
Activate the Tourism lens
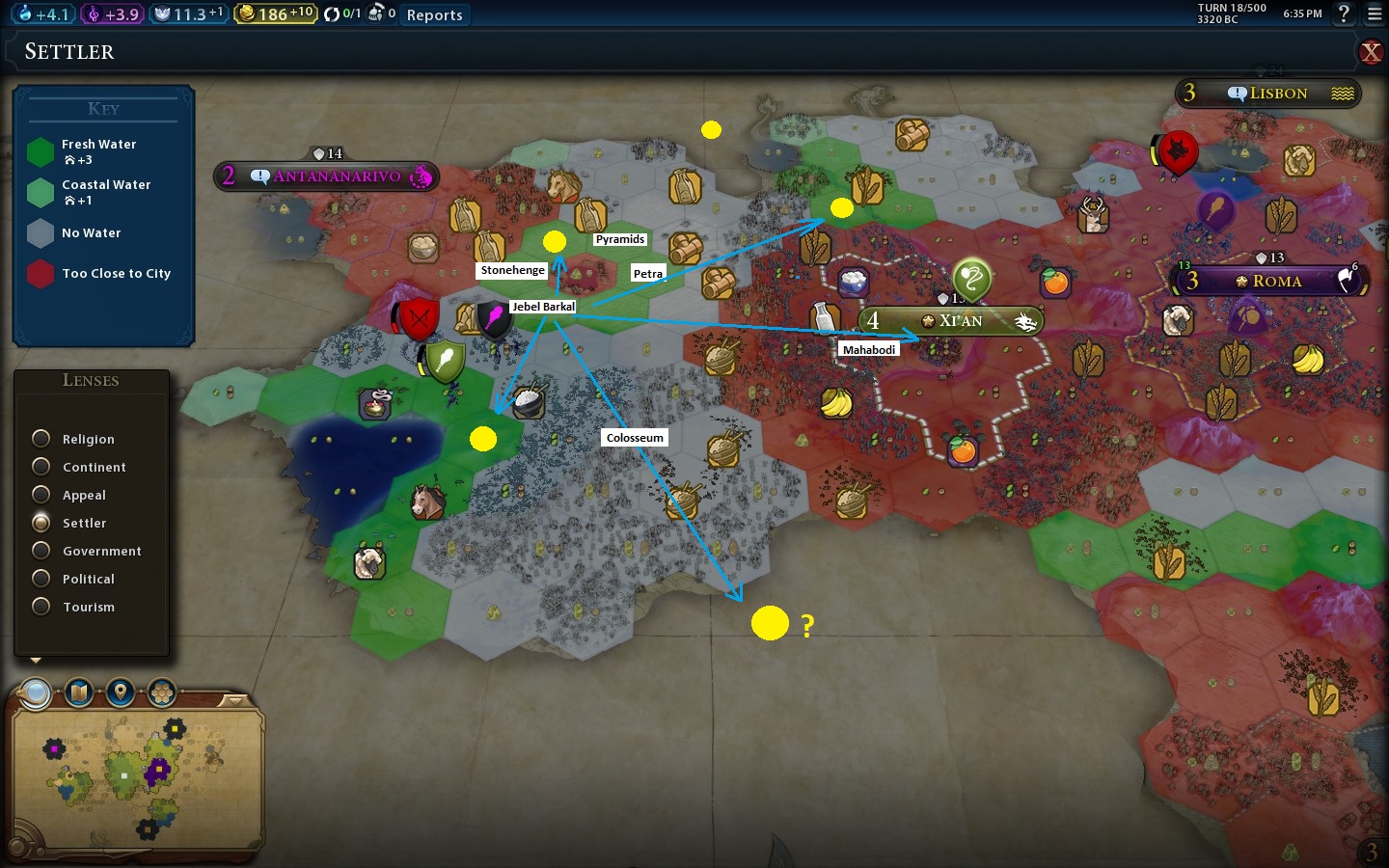pyautogui.click(x=41, y=607)
